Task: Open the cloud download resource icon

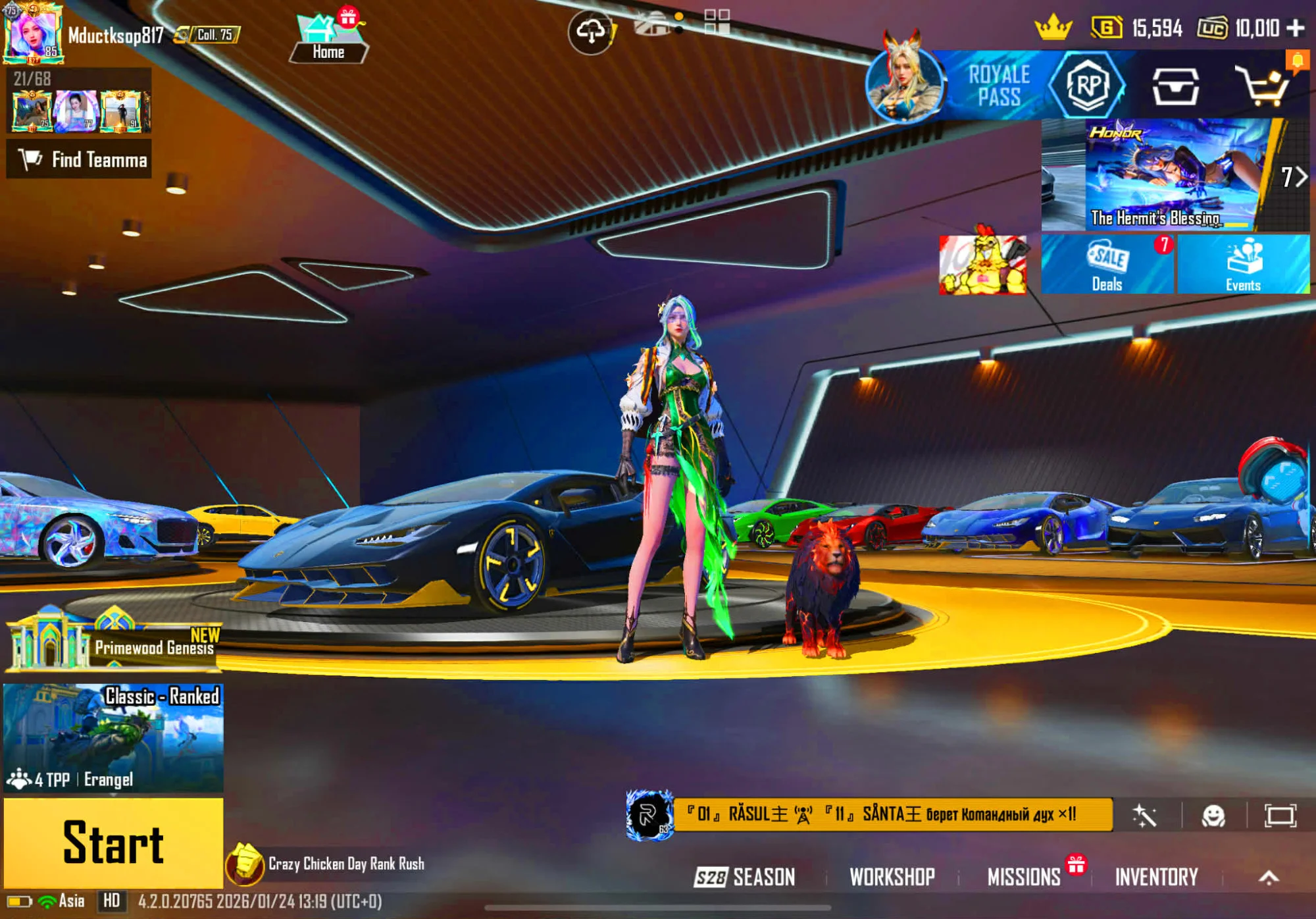Action: (x=590, y=31)
